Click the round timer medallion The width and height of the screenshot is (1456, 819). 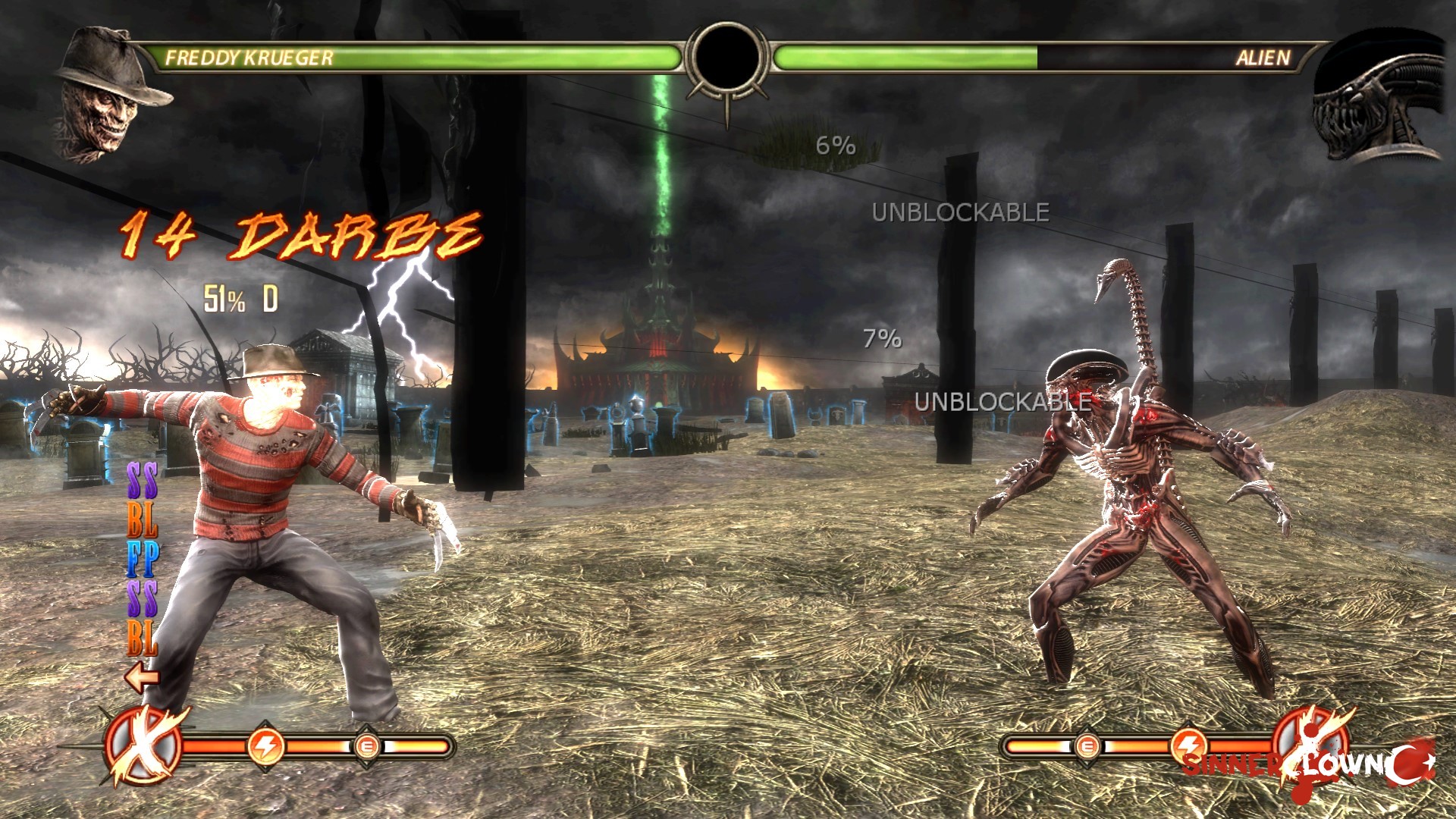[x=726, y=59]
